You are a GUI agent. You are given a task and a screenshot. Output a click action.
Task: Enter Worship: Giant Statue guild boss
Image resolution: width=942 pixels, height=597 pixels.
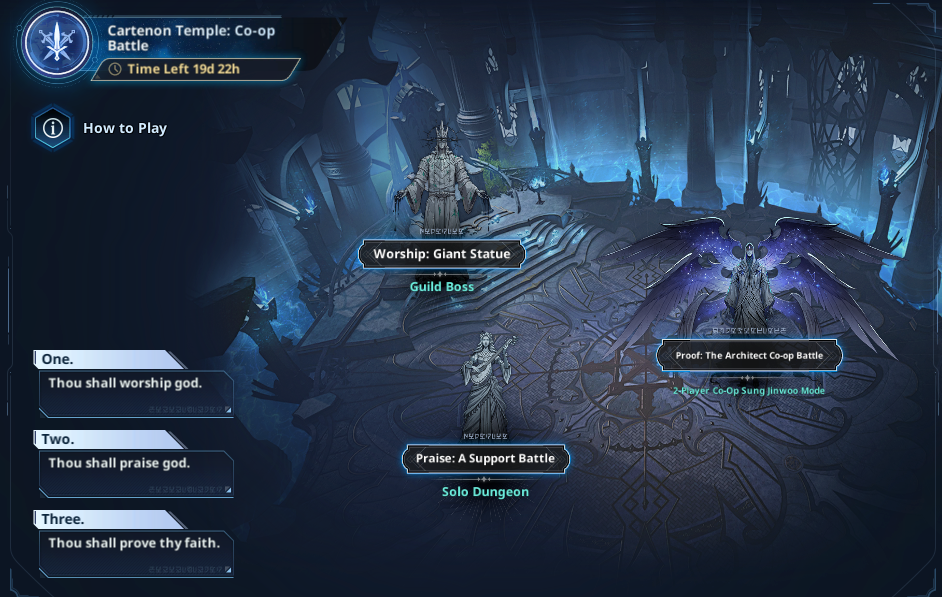(441, 254)
